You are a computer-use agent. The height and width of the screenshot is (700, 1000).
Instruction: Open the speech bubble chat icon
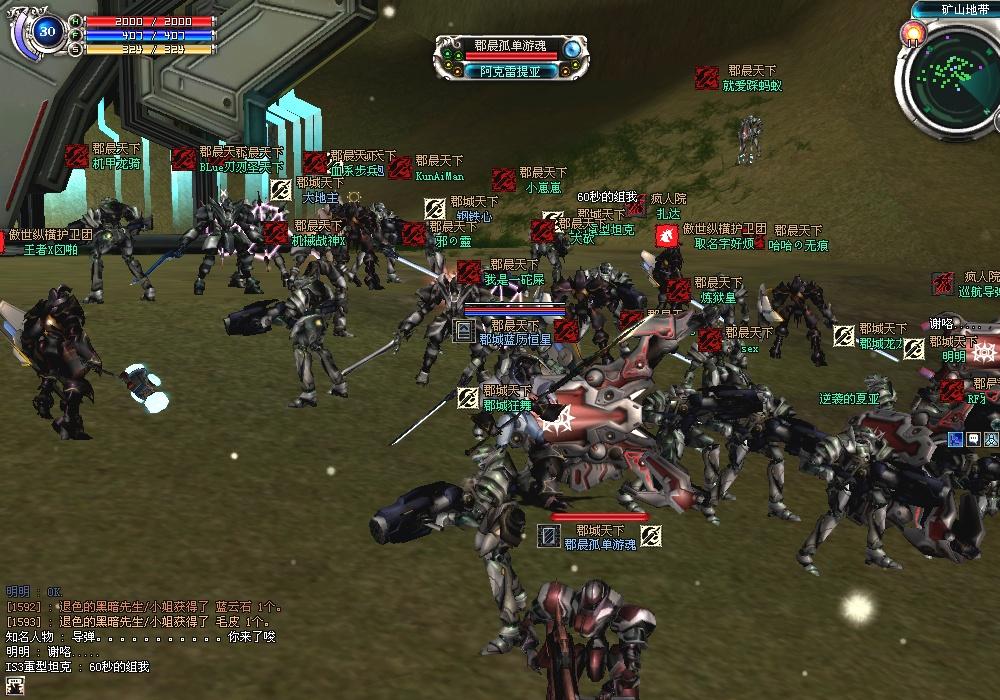point(973,439)
